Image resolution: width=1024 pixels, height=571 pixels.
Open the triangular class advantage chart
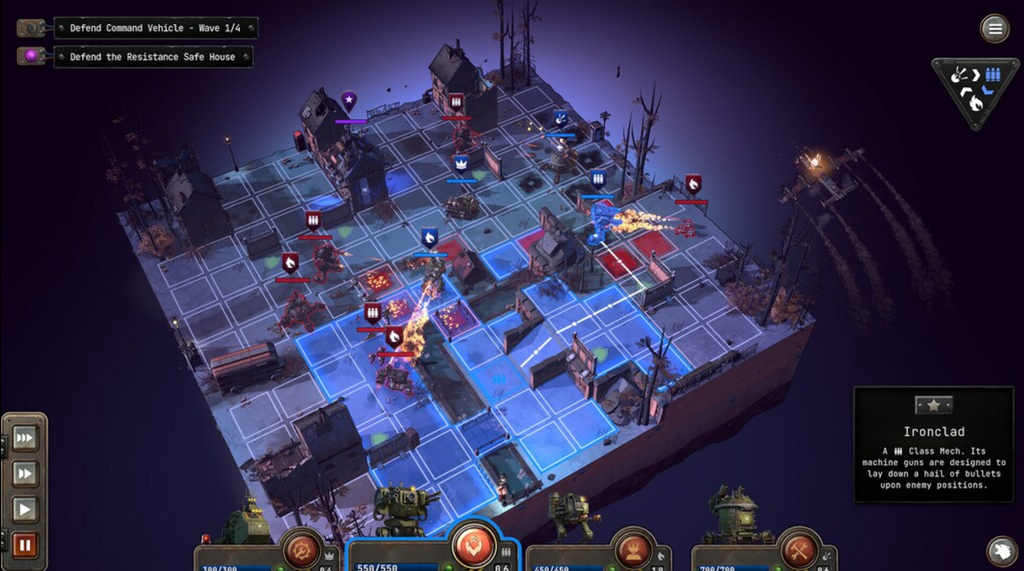[975, 89]
